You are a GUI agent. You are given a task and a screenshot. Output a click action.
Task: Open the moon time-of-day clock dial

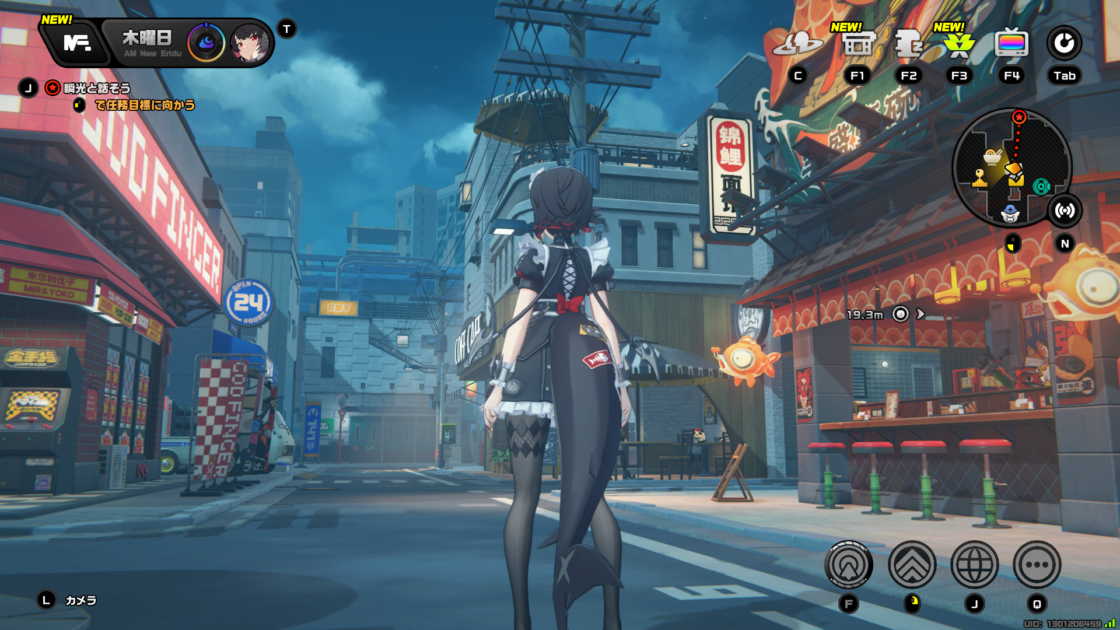point(205,42)
